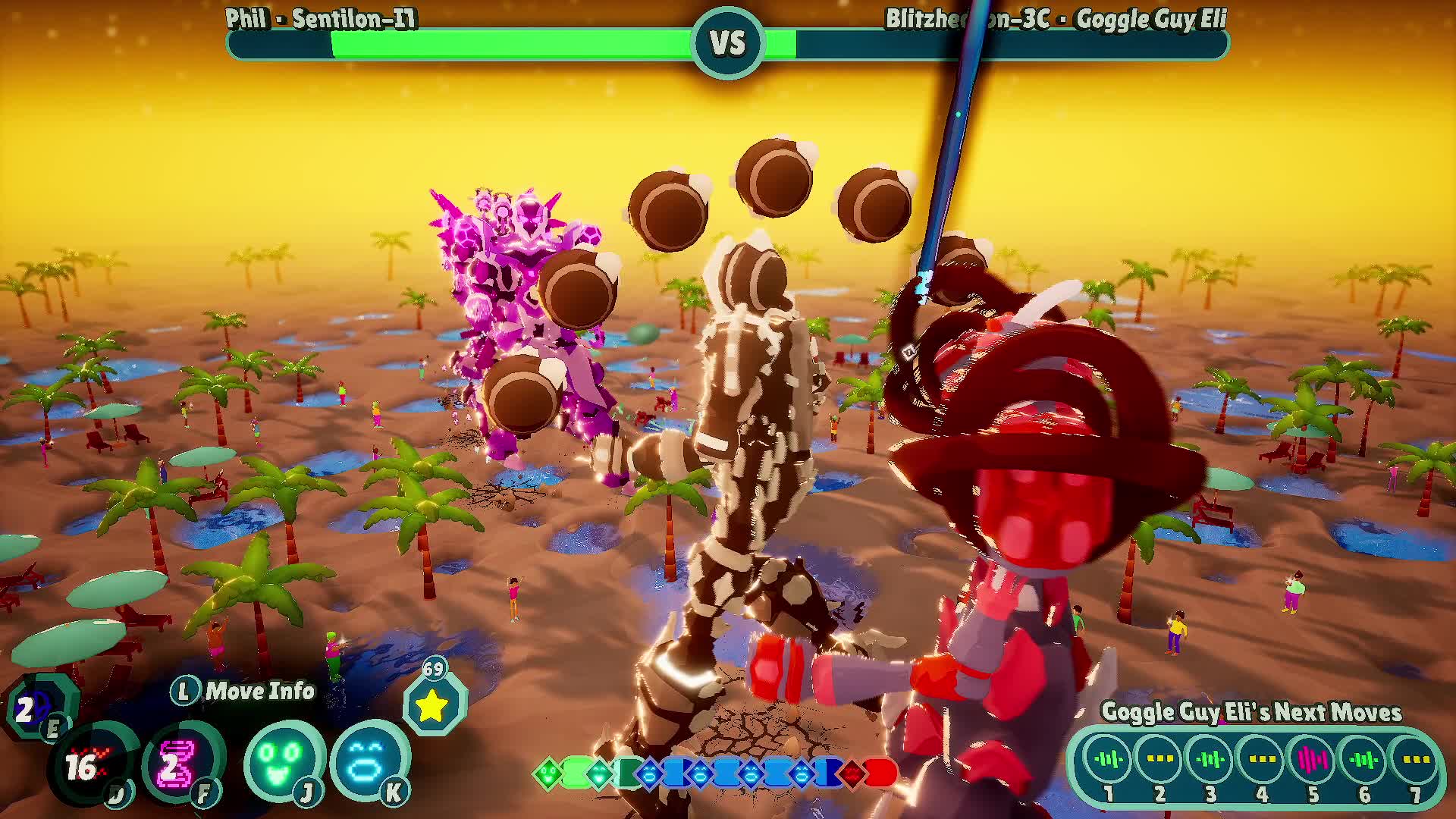1456x819 pixels.
Task: Select the red angry face mood marker
Action: [x=853, y=774]
